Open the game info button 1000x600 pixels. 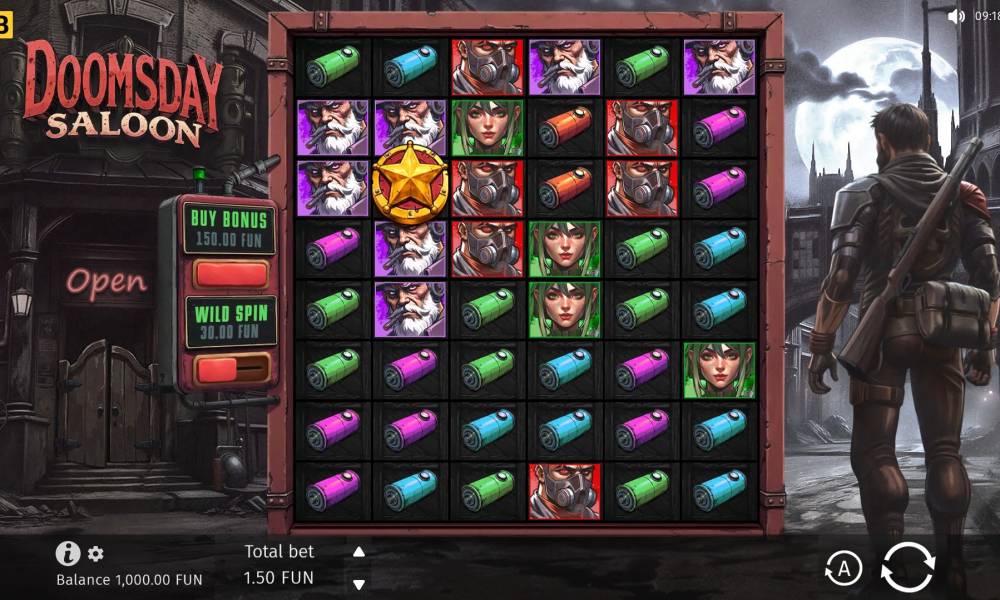(67, 553)
